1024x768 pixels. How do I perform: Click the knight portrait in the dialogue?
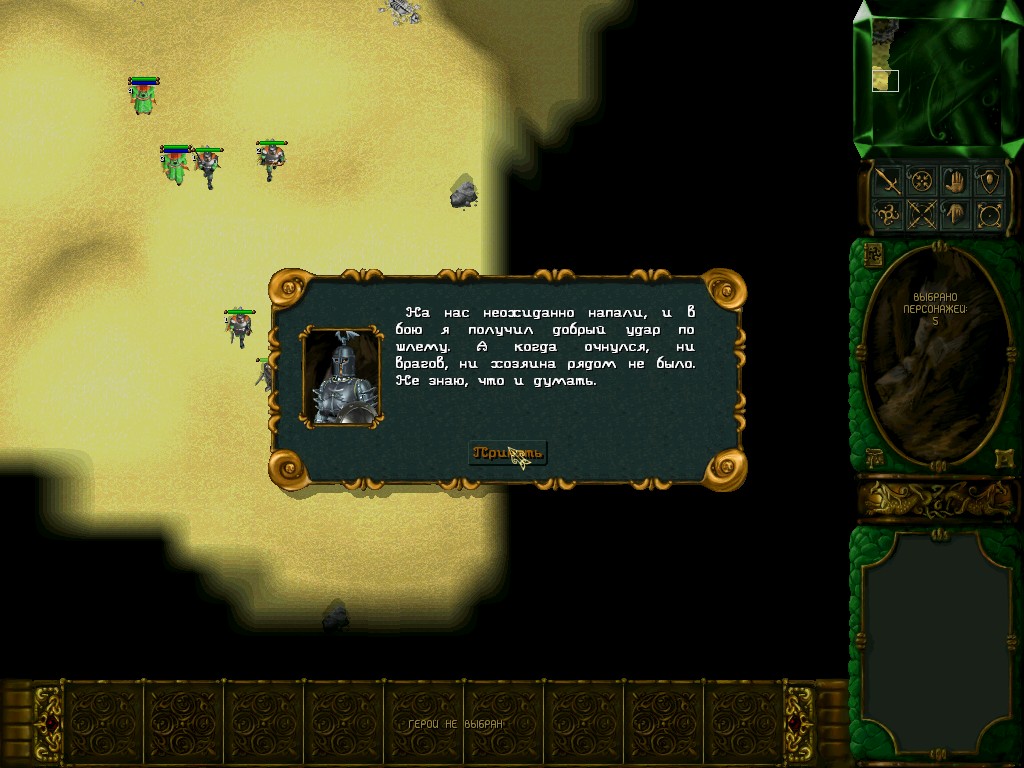342,377
